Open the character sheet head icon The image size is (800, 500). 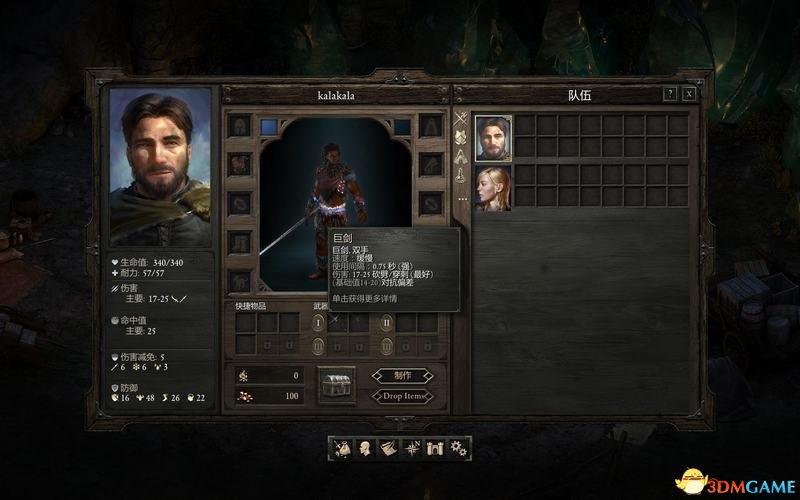click(x=366, y=448)
